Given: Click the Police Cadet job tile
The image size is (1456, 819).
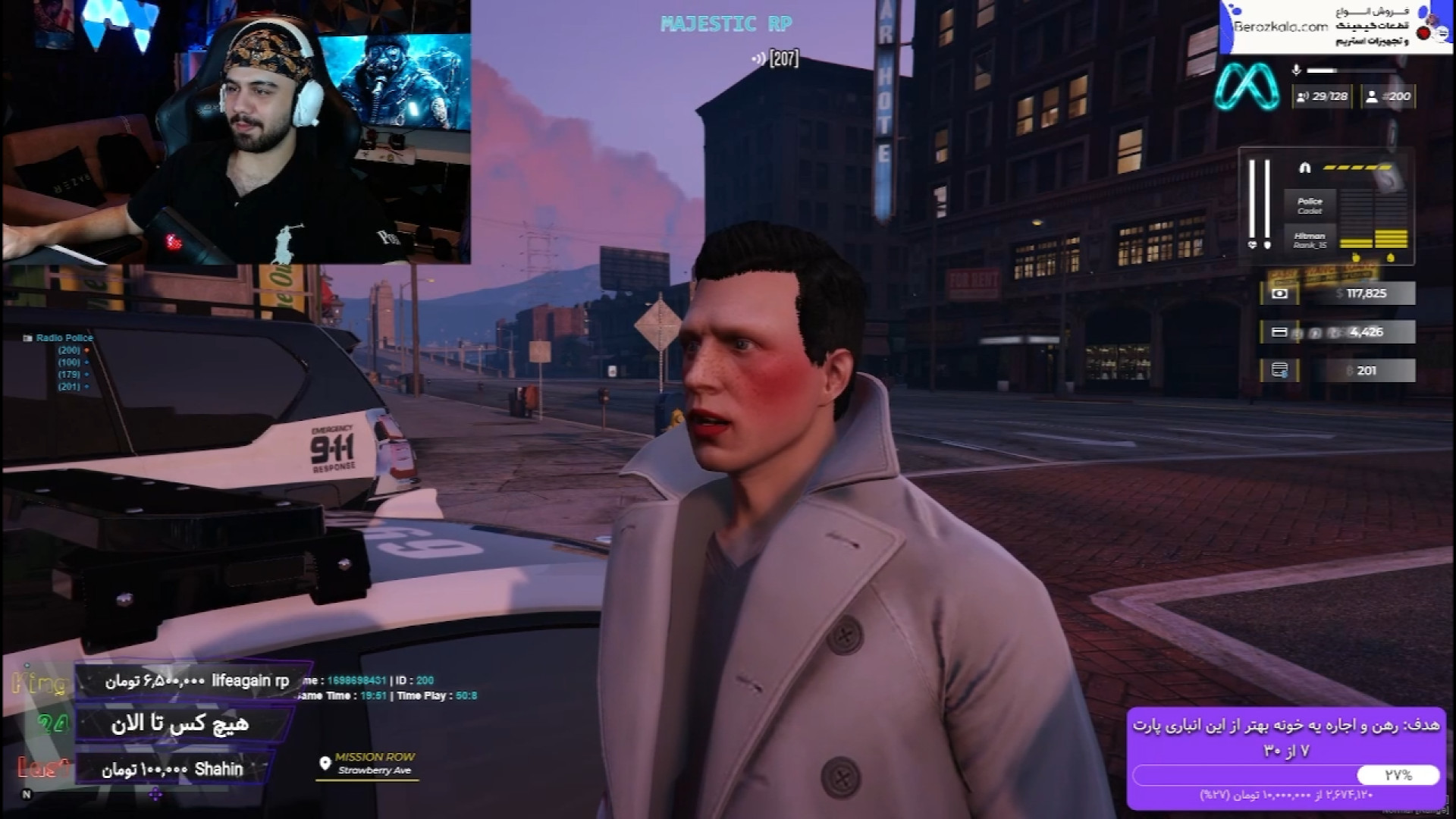Looking at the screenshot, I should [x=1310, y=206].
